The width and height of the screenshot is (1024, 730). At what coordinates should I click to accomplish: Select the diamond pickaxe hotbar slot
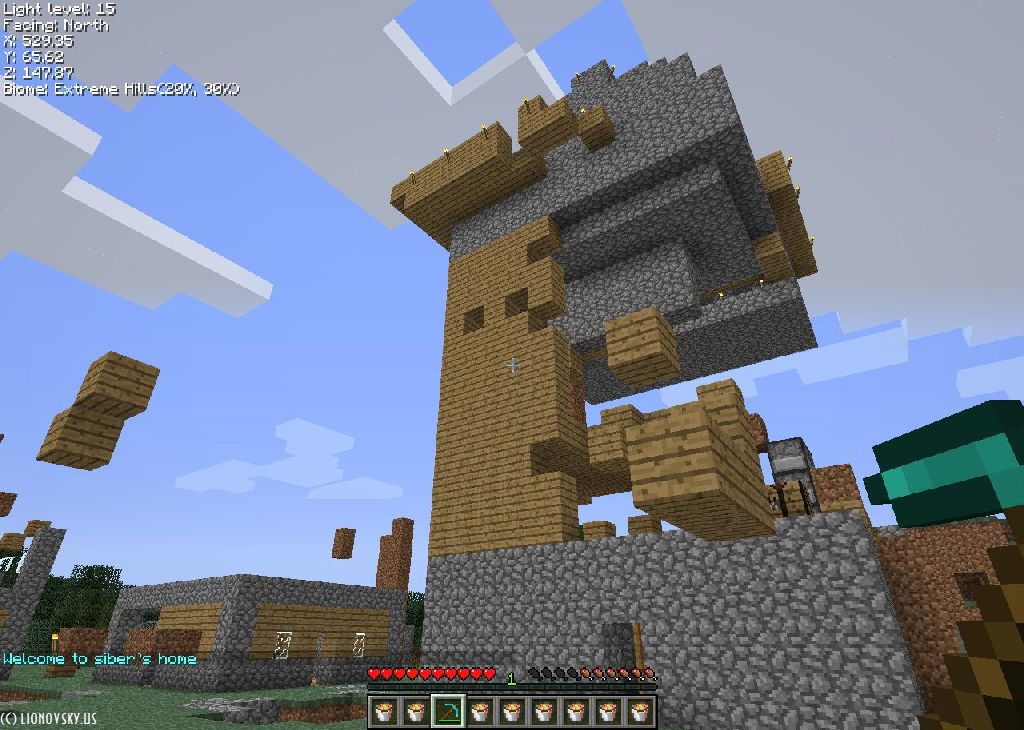click(447, 711)
